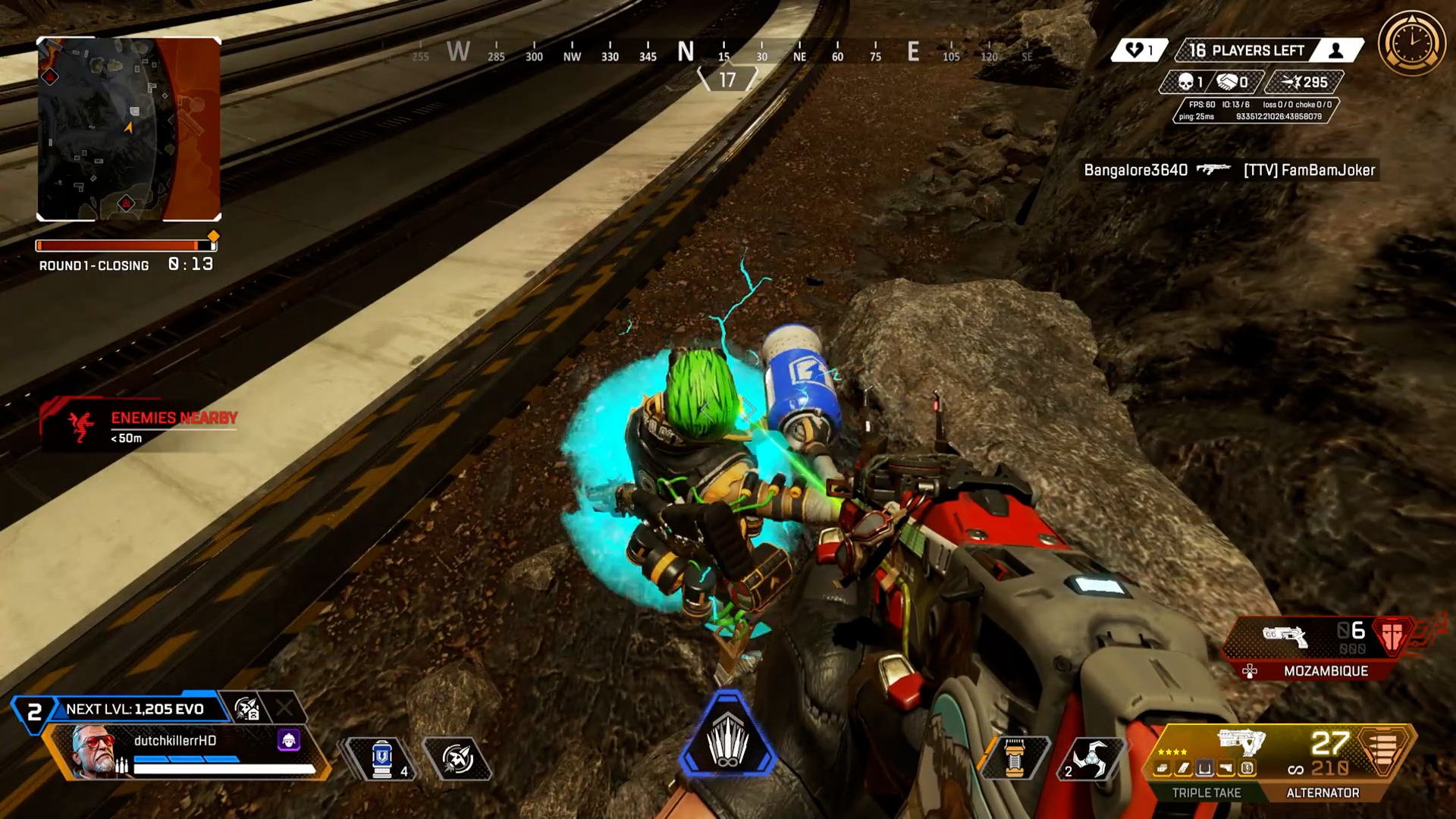The height and width of the screenshot is (819, 1456).
Task: Open the minimap
Action: tap(129, 129)
